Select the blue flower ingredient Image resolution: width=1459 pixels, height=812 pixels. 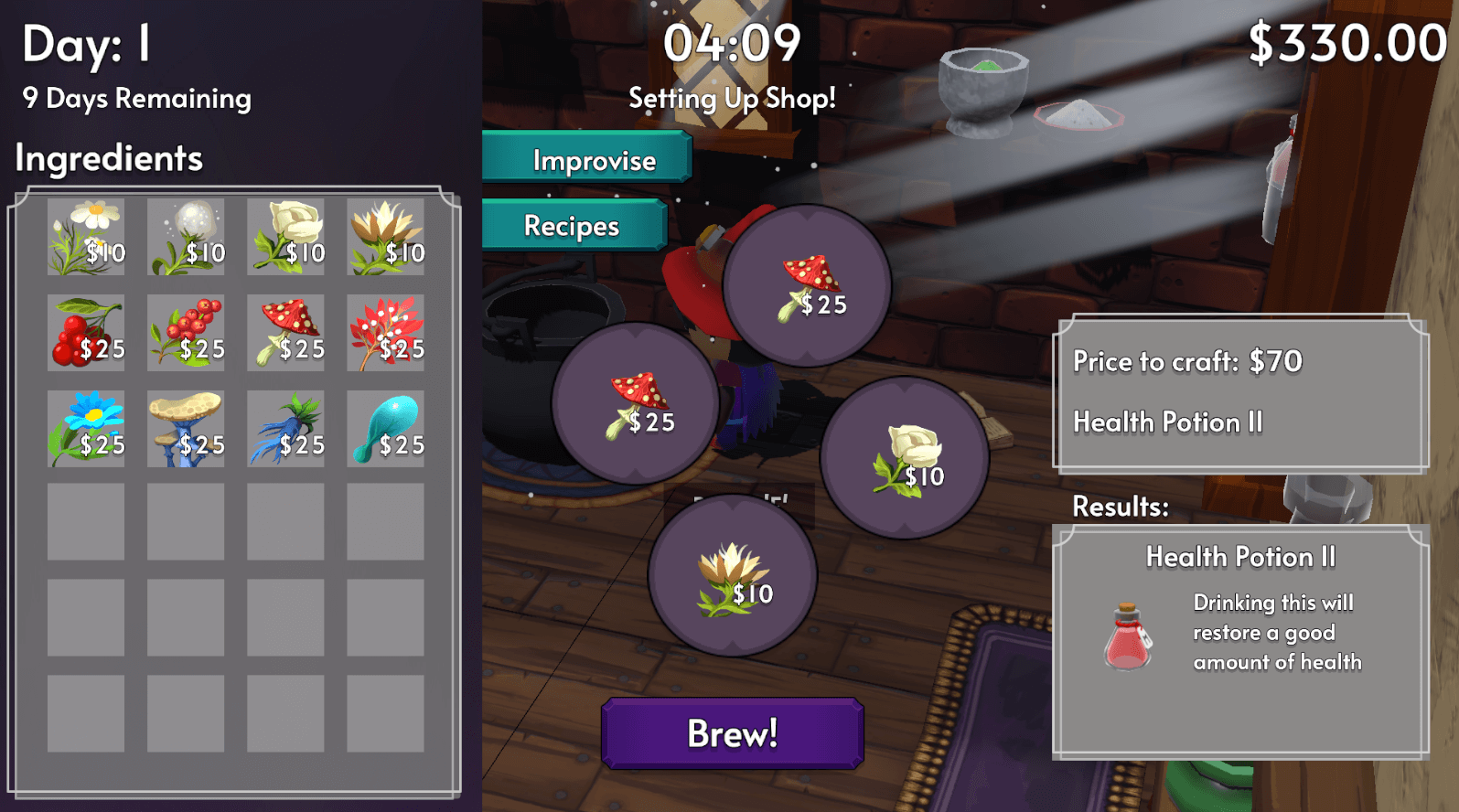tap(86, 429)
